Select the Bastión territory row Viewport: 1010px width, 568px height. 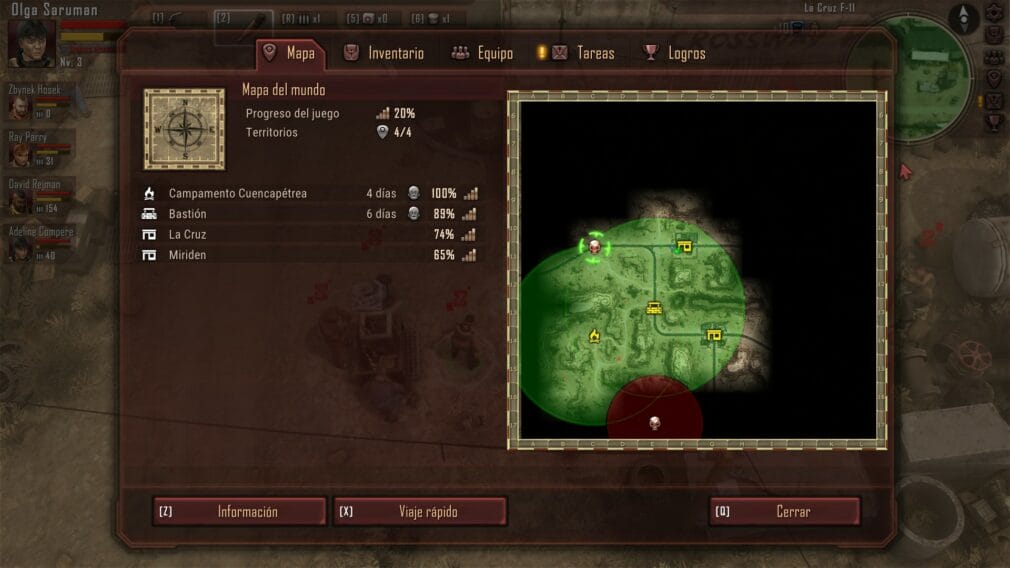click(x=188, y=214)
